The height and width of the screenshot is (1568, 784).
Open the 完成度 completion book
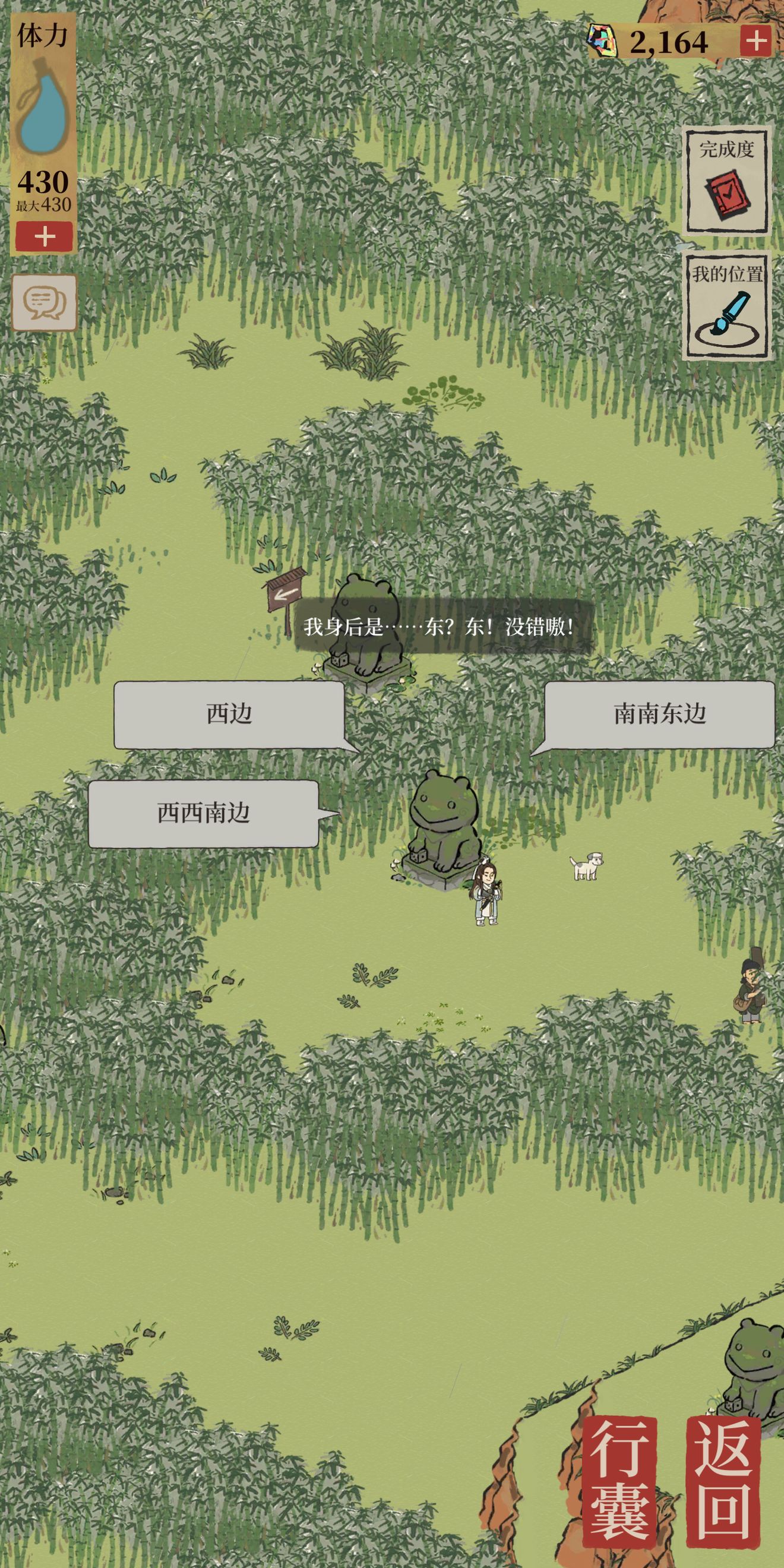point(726,181)
